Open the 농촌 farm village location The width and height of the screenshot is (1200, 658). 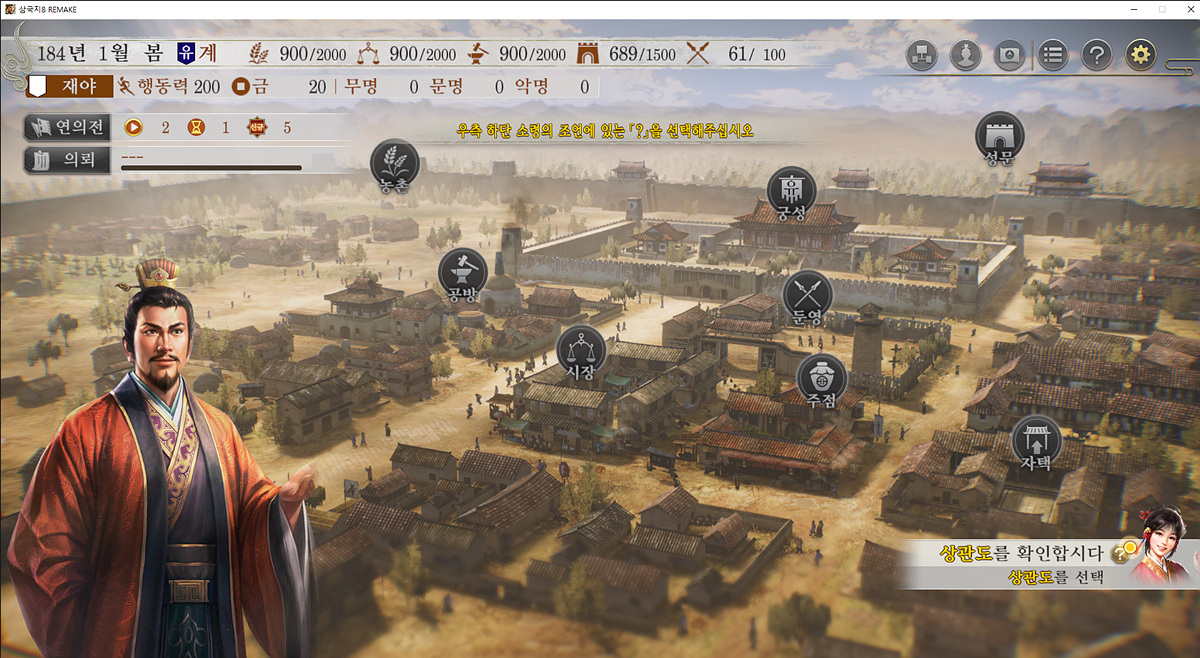[394, 163]
